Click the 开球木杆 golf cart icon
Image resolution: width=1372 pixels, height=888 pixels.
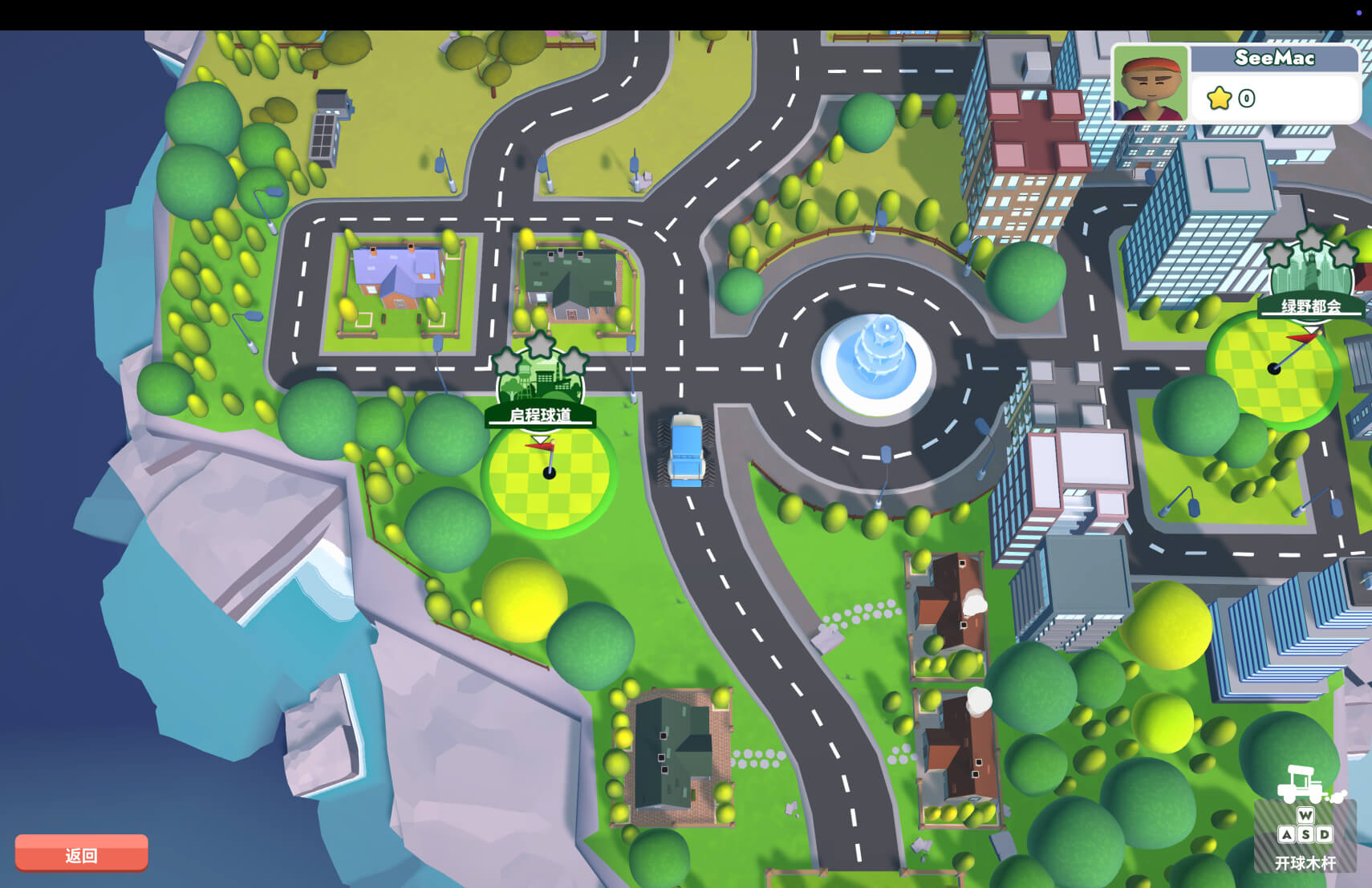click(1305, 785)
